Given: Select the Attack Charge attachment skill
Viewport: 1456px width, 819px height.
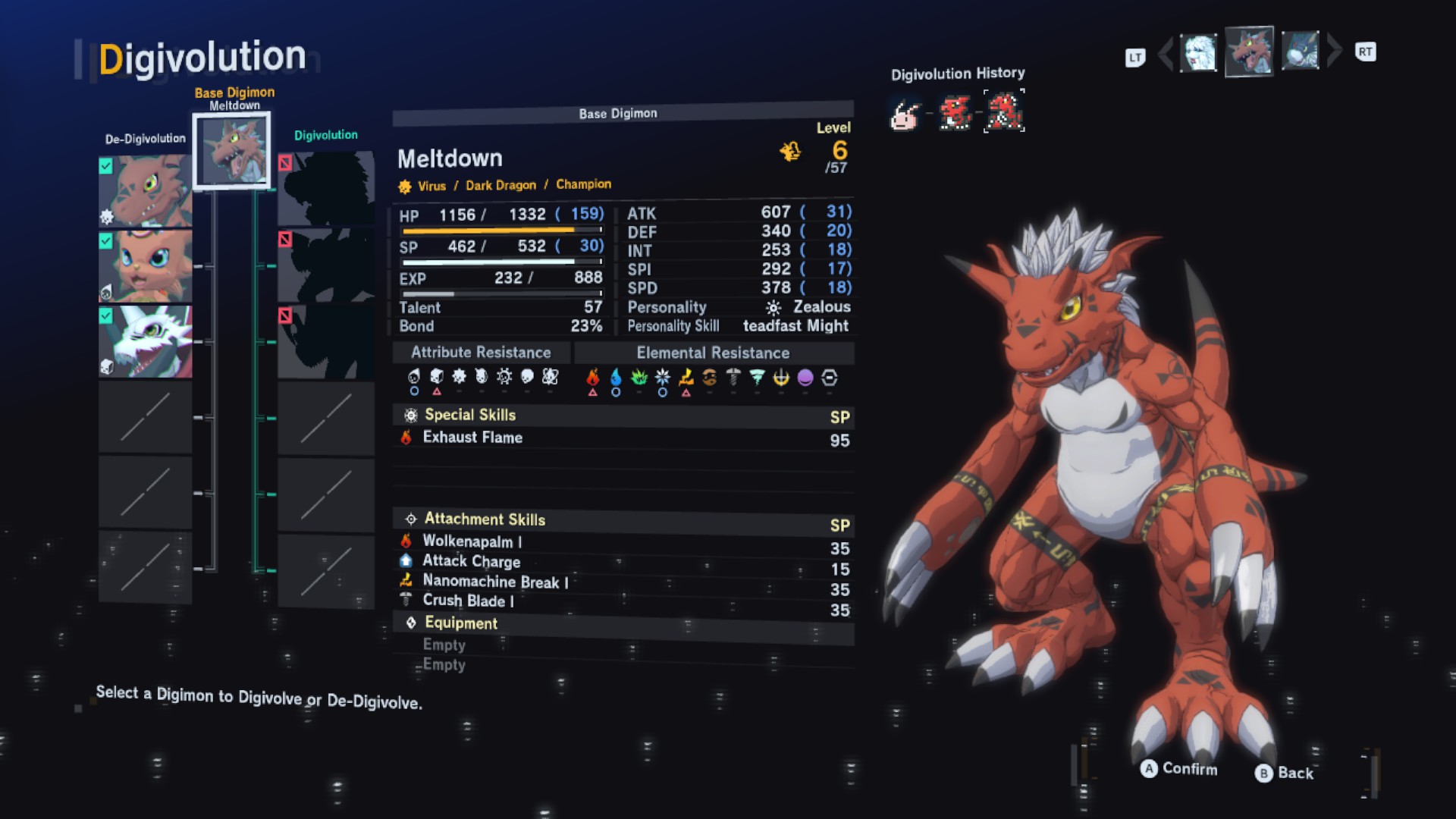Looking at the screenshot, I should click(x=471, y=561).
